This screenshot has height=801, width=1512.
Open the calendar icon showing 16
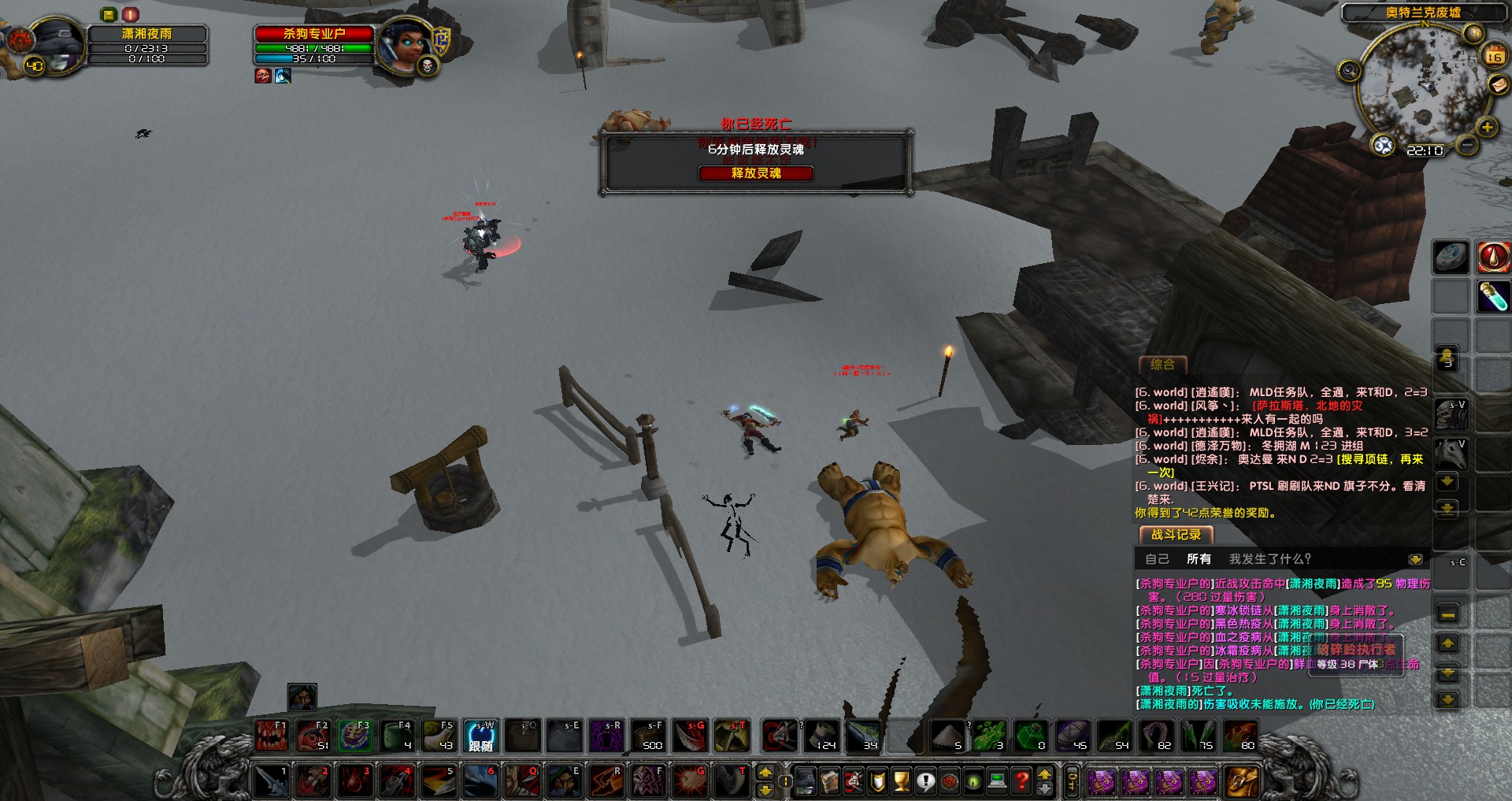(1494, 55)
